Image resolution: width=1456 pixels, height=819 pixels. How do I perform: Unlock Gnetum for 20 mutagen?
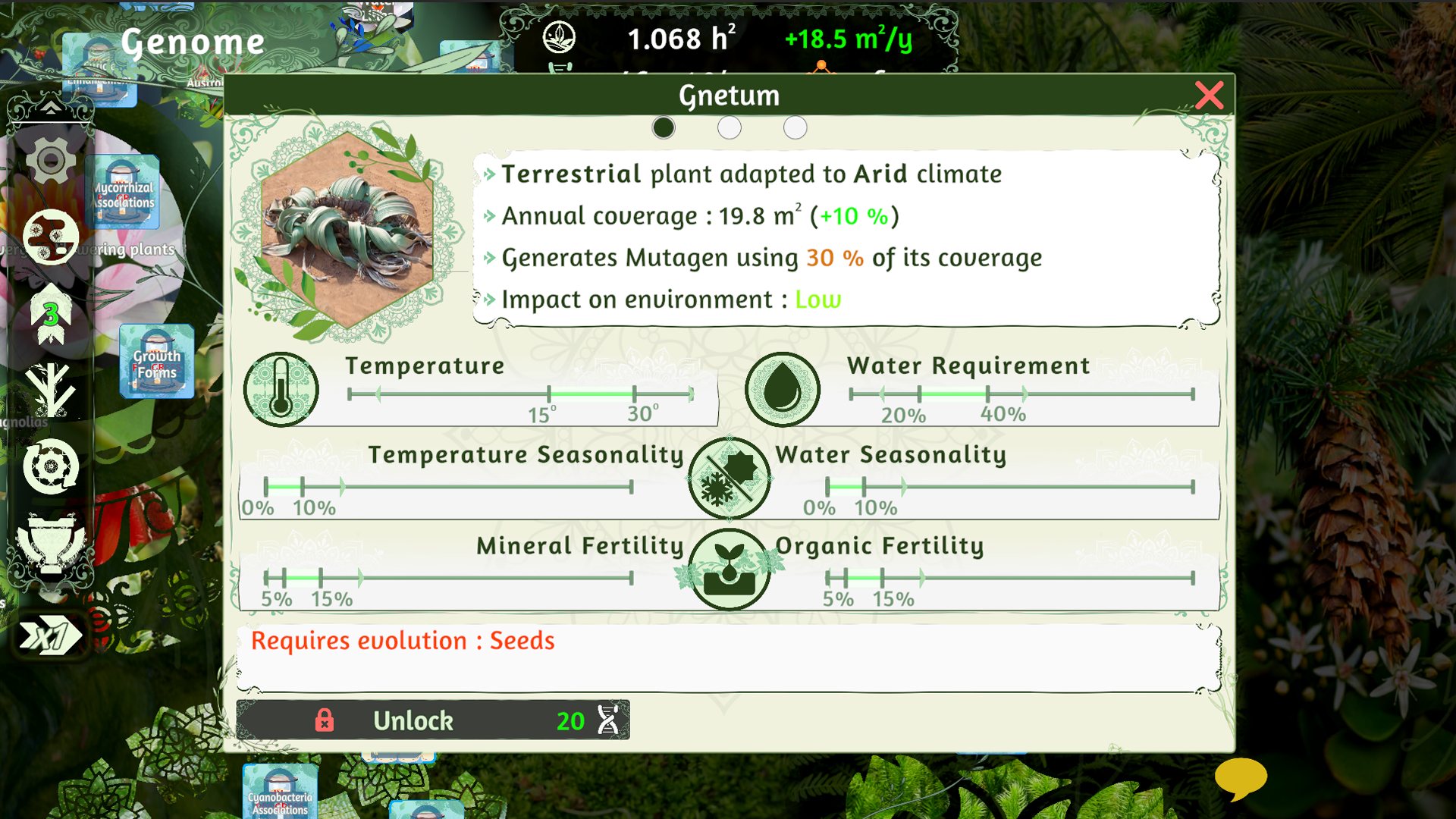pos(433,720)
